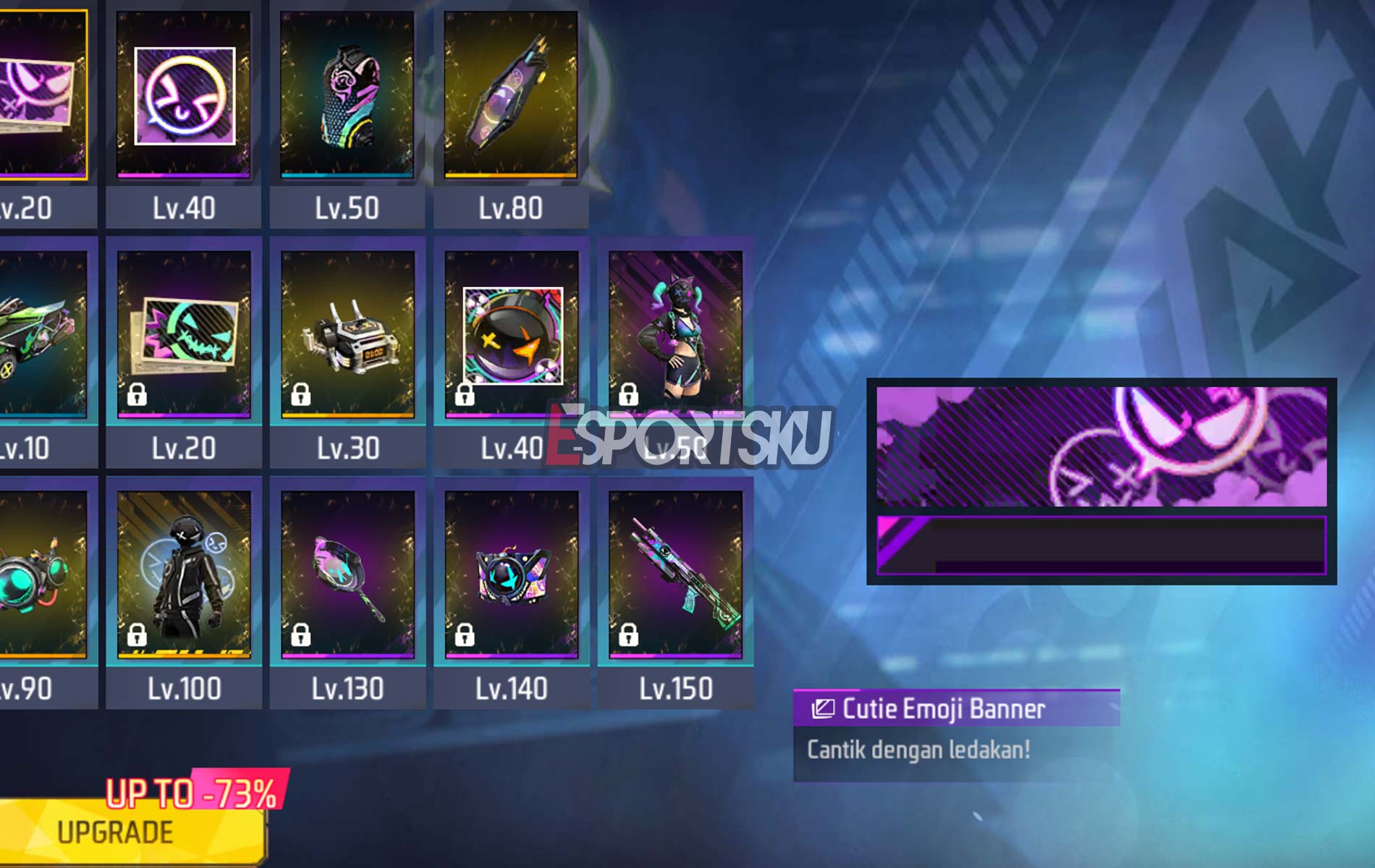The width and height of the screenshot is (1375, 868).
Task: Select the locked Lv.30 loot box reward
Action: (347, 334)
